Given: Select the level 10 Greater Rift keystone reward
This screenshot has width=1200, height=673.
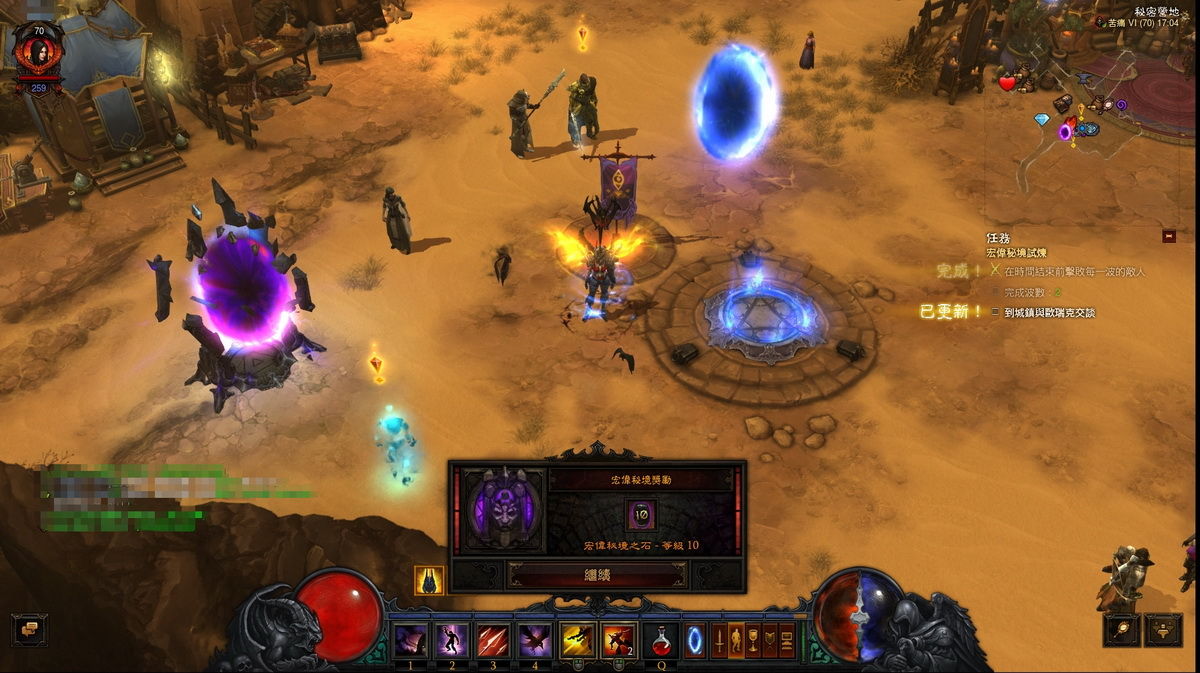Looking at the screenshot, I should point(640,514).
